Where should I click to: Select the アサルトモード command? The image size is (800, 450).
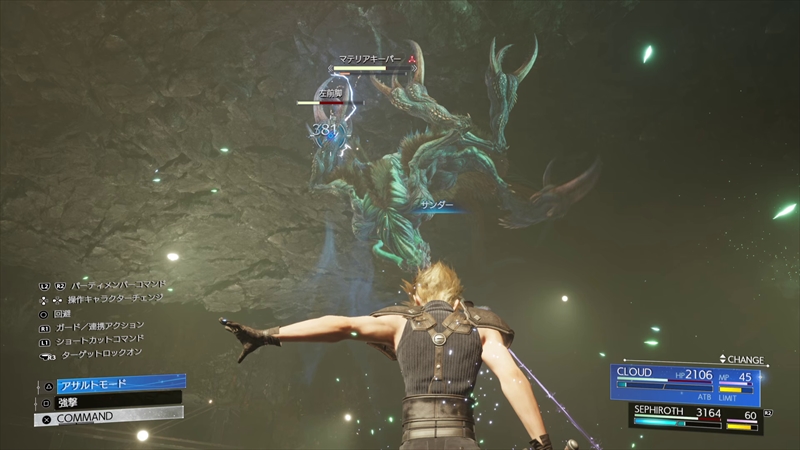pyautogui.click(x=110, y=383)
